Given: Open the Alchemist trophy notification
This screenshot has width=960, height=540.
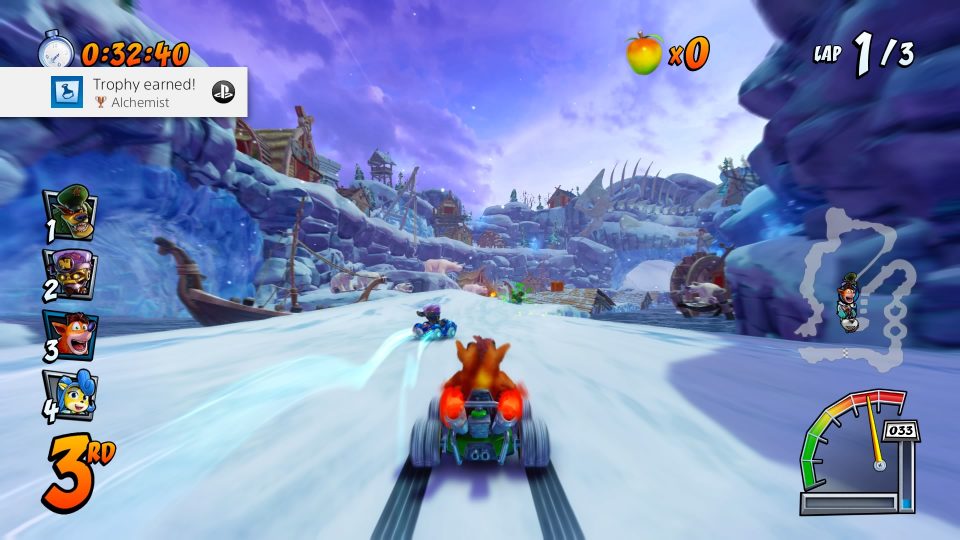Looking at the screenshot, I should [124, 92].
